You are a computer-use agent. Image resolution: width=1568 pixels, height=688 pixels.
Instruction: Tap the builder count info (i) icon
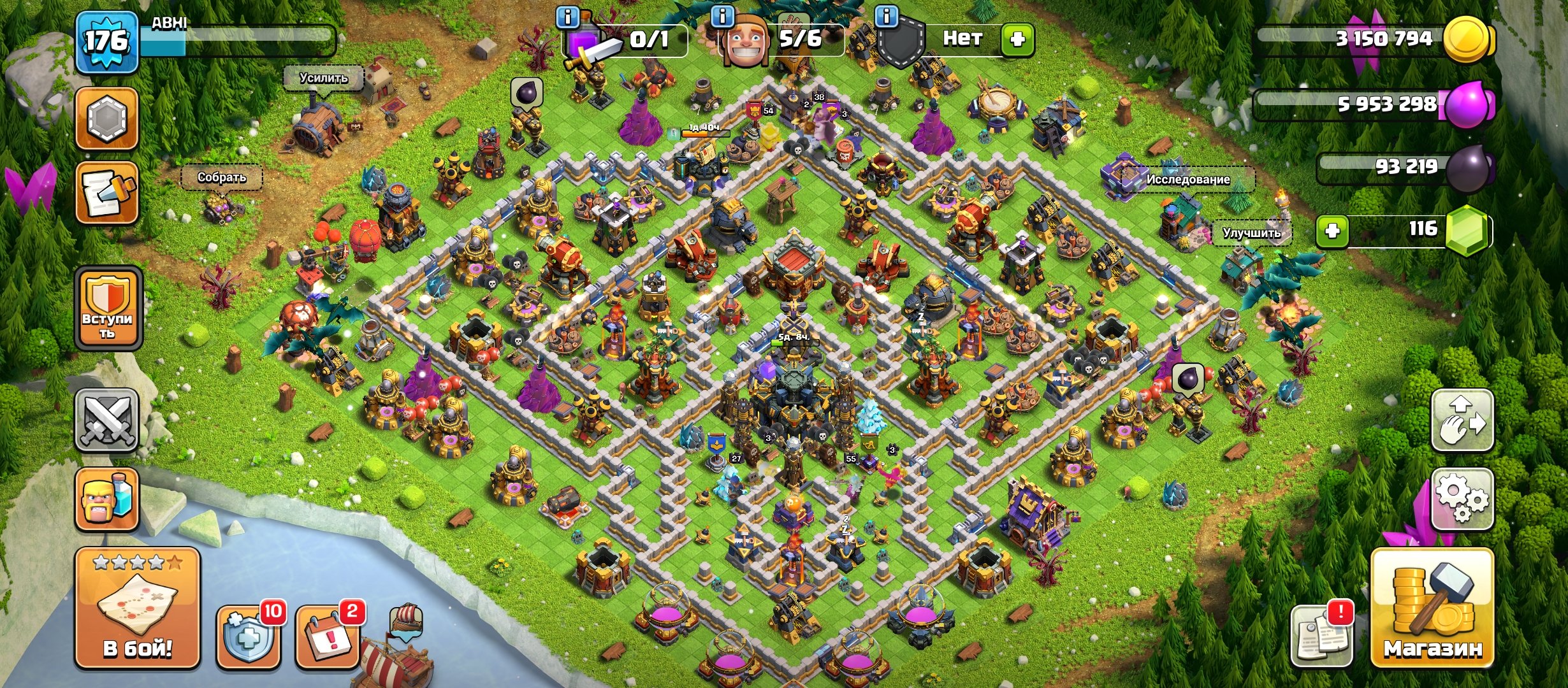pyautogui.click(x=722, y=16)
